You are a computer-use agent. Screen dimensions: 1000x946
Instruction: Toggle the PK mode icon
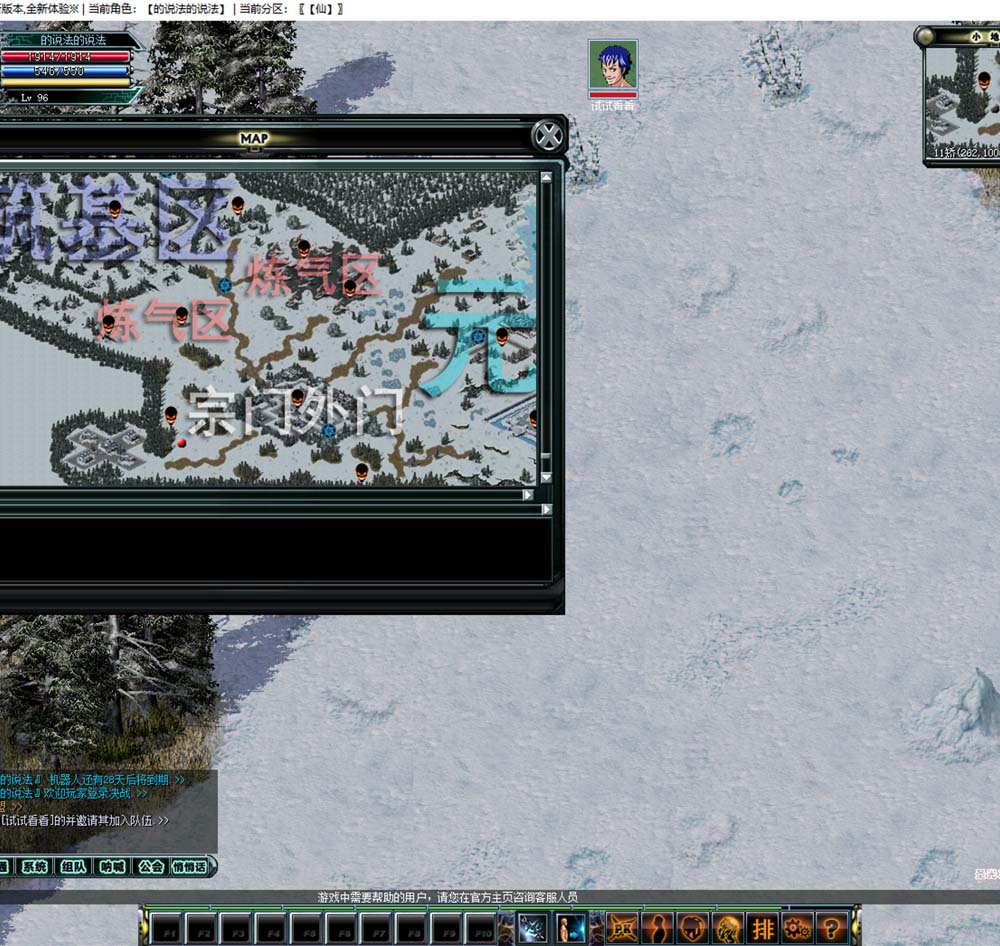pos(623,928)
